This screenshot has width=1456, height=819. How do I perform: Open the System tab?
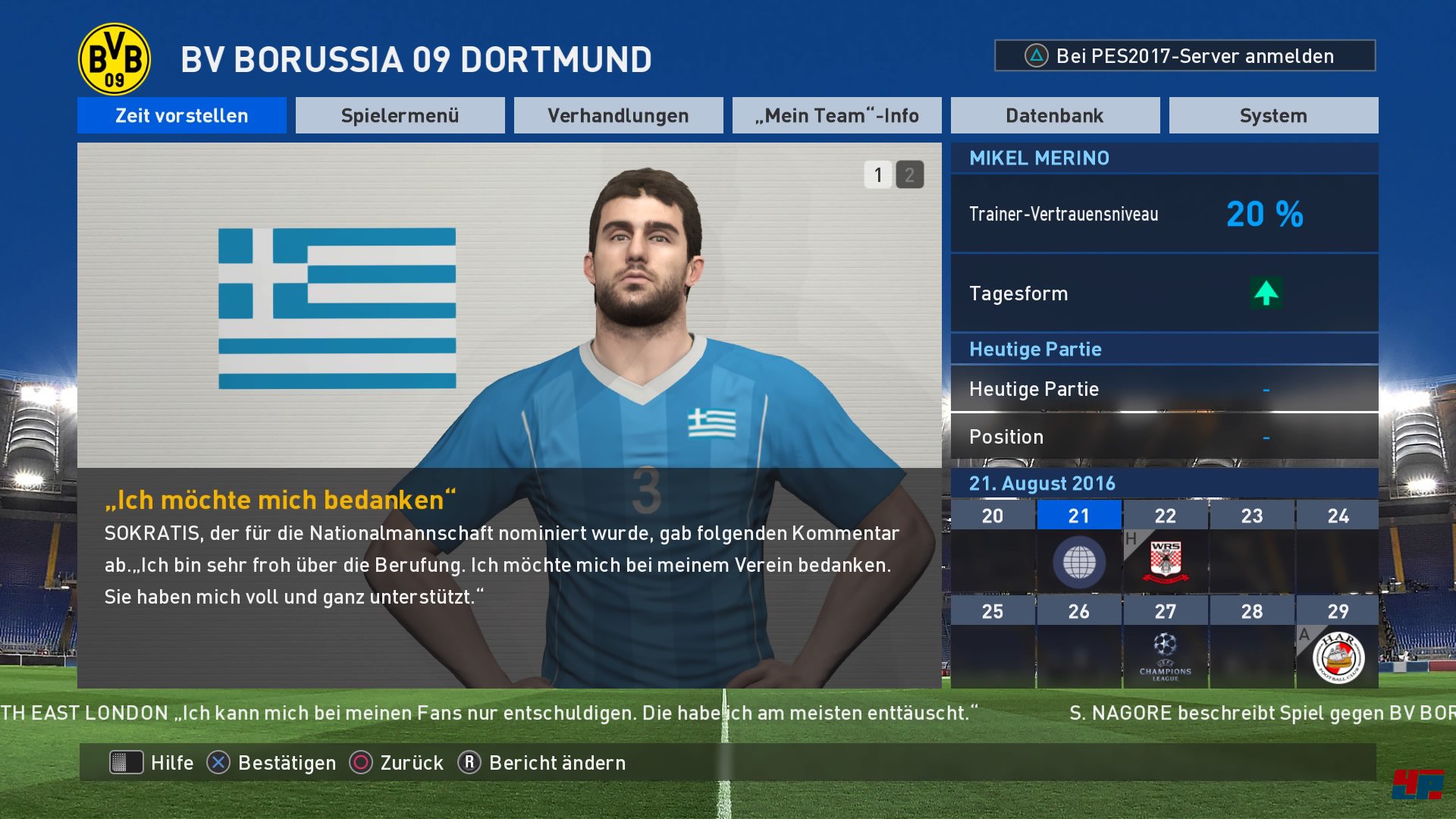coord(1273,115)
